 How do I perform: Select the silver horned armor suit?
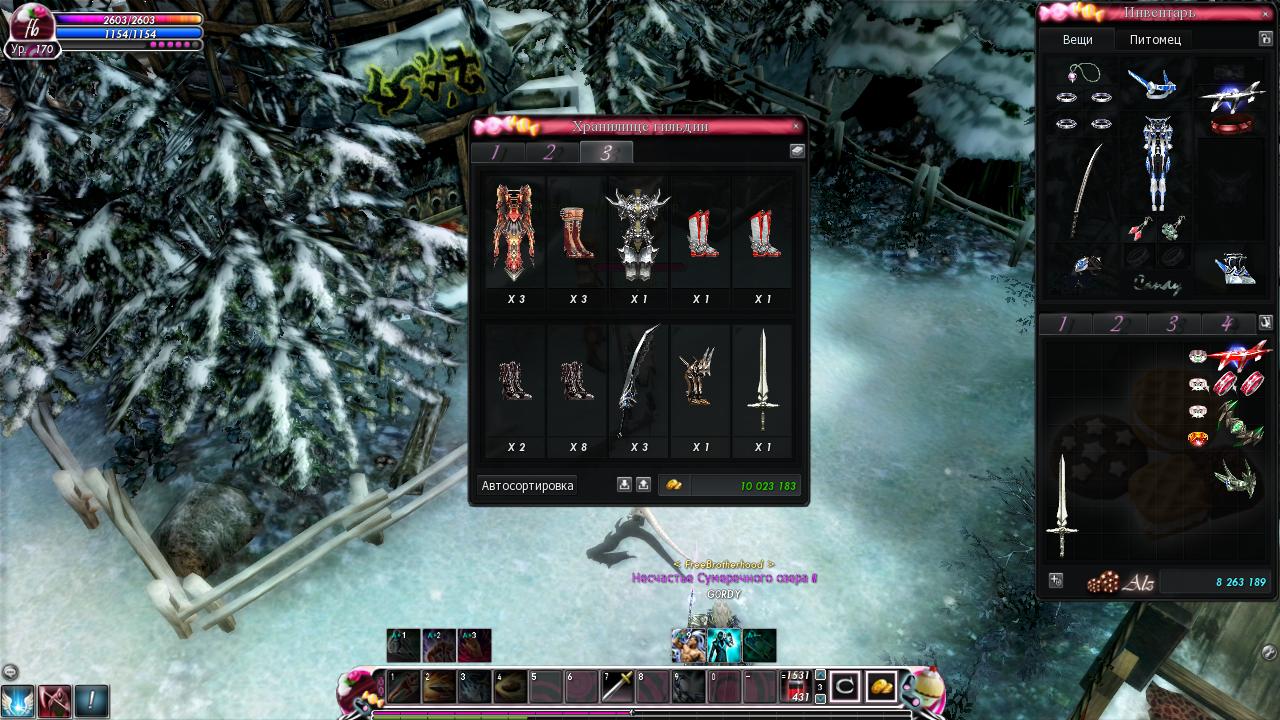coord(638,232)
